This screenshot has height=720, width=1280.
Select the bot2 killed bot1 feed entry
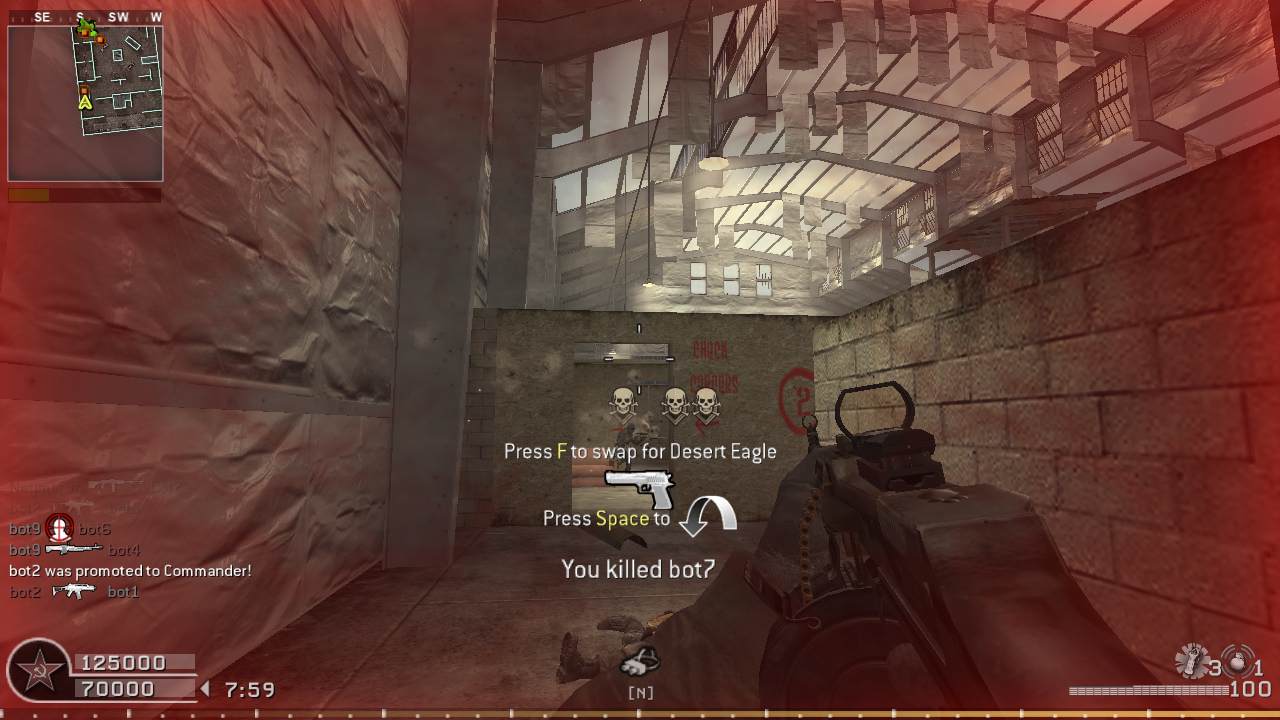pos(74,592)
